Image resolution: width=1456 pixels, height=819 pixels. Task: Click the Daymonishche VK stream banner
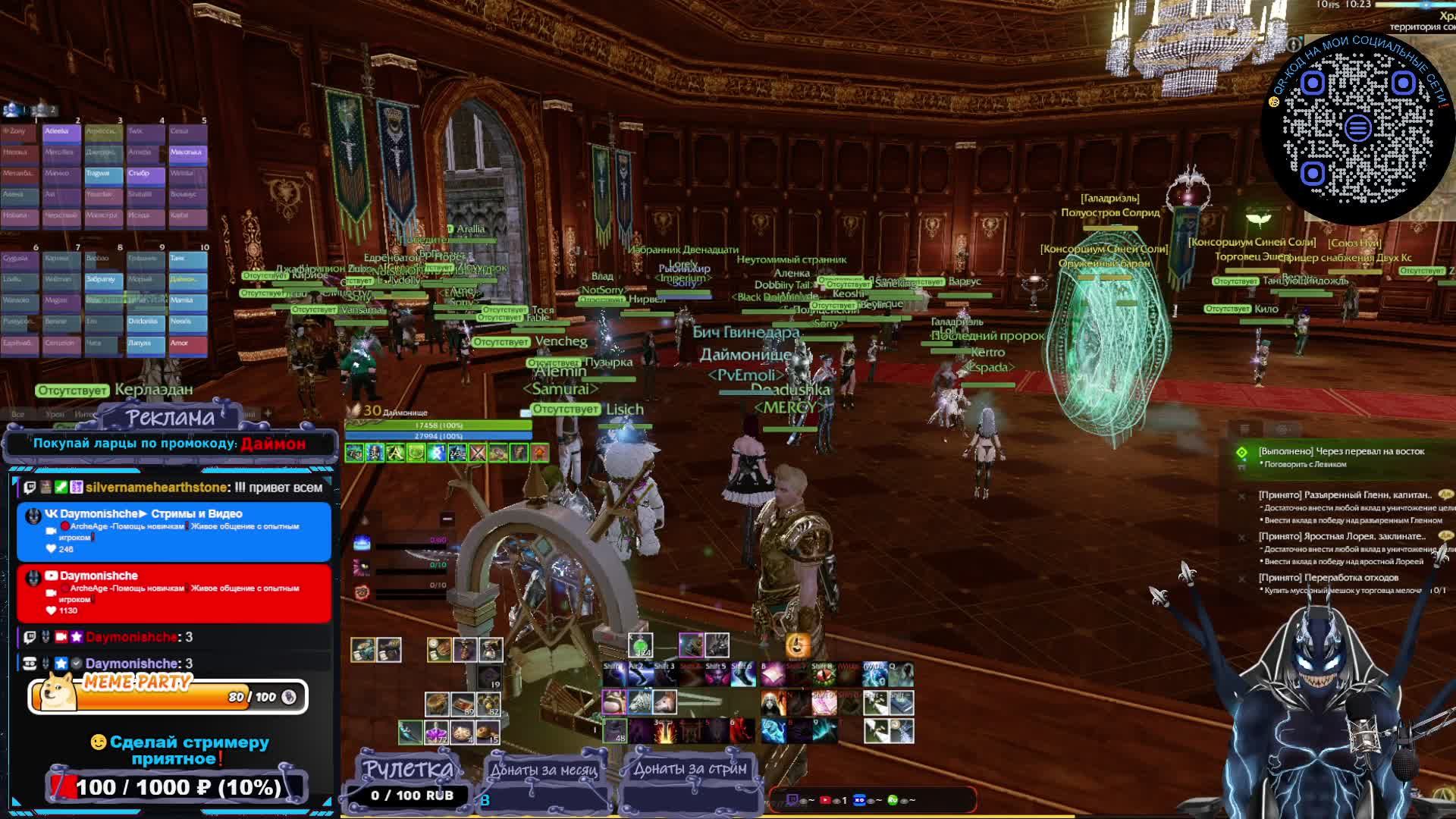(174, 531)
